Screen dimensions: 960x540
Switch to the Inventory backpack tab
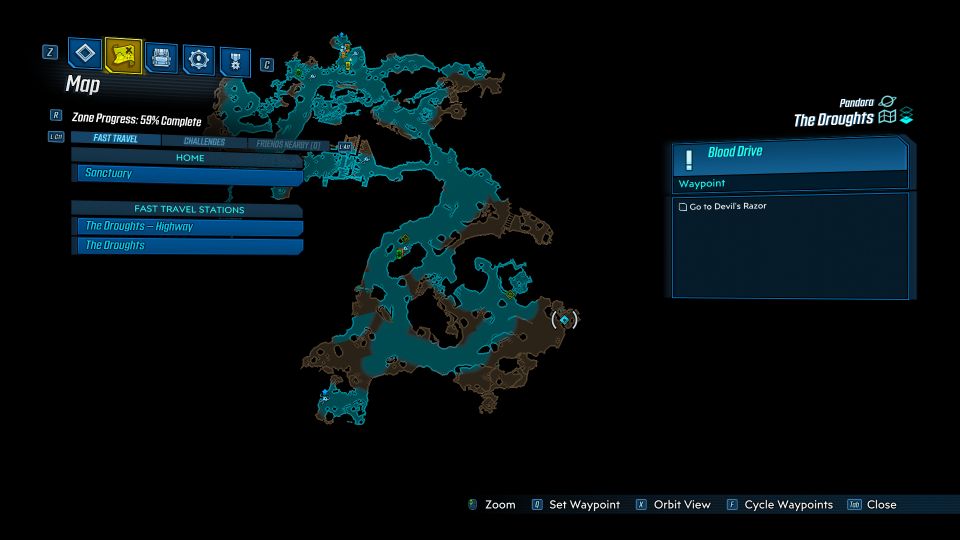(161, 57)
